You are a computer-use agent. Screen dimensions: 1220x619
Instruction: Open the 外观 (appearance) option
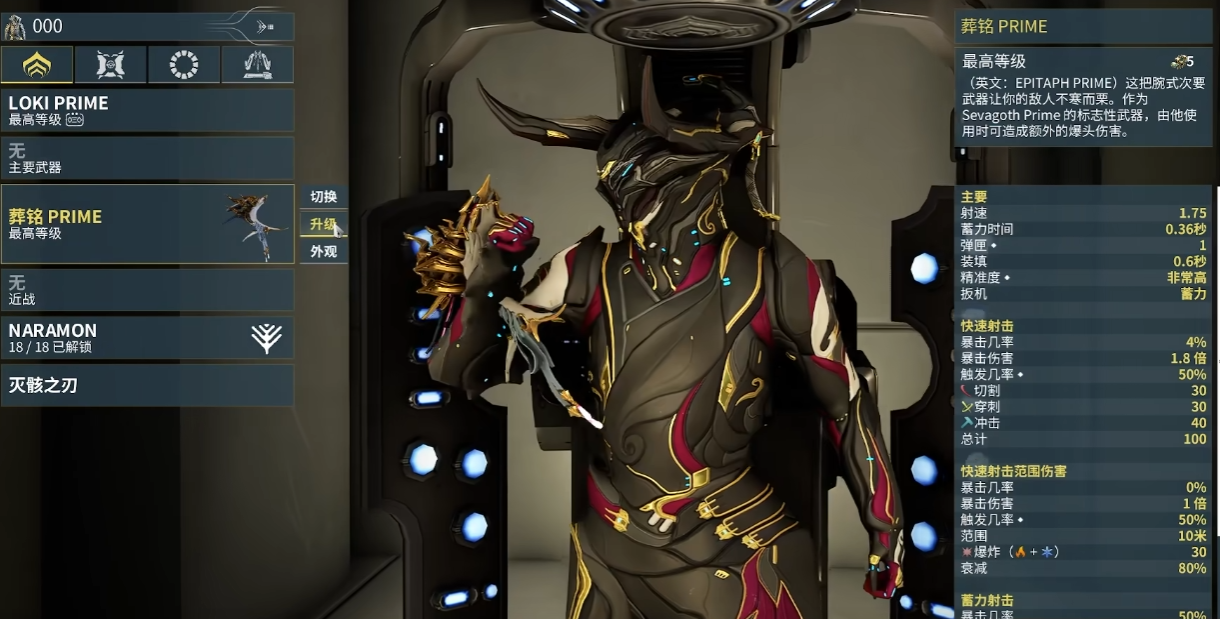tap(323, 251)
